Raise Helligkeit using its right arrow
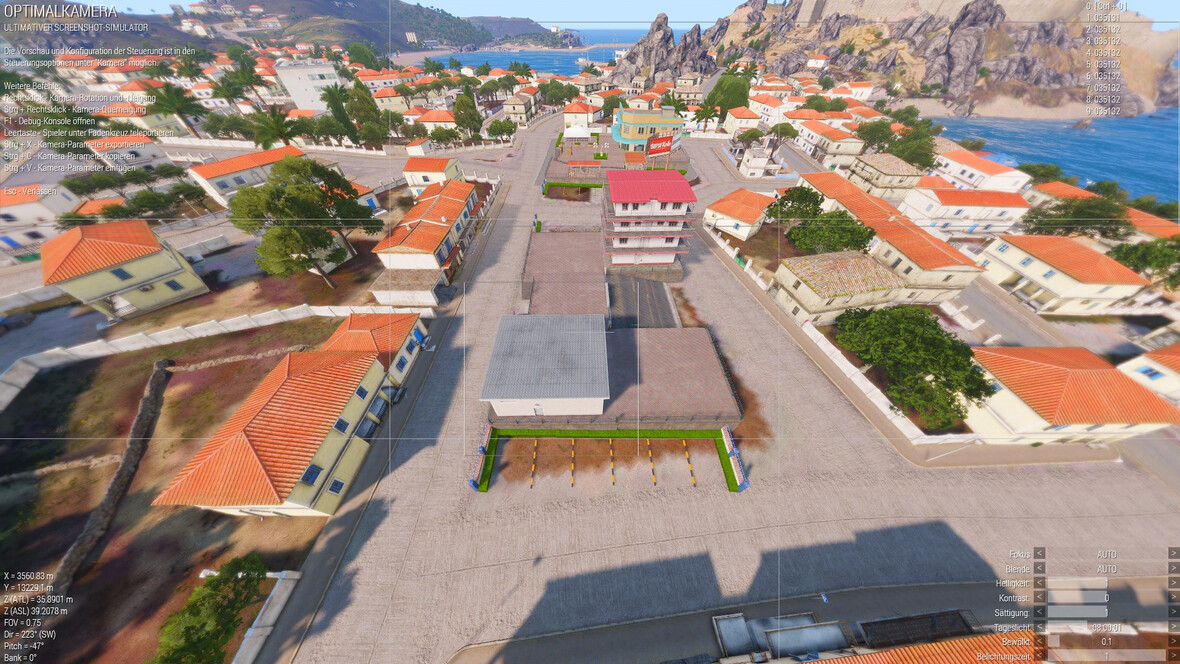 coord(1173,583)
